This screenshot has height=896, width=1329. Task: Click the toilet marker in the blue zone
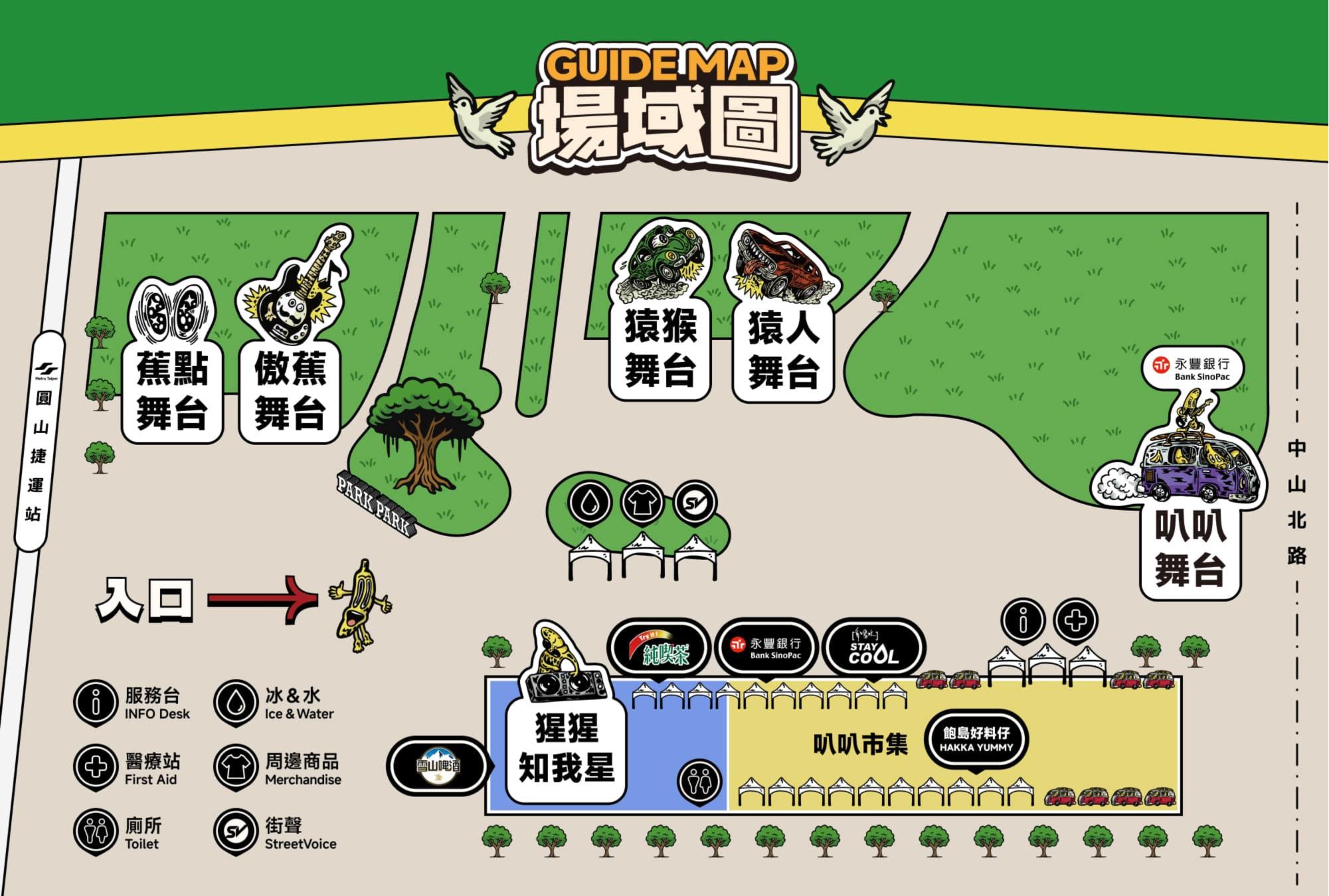click(x=699, y=780)
